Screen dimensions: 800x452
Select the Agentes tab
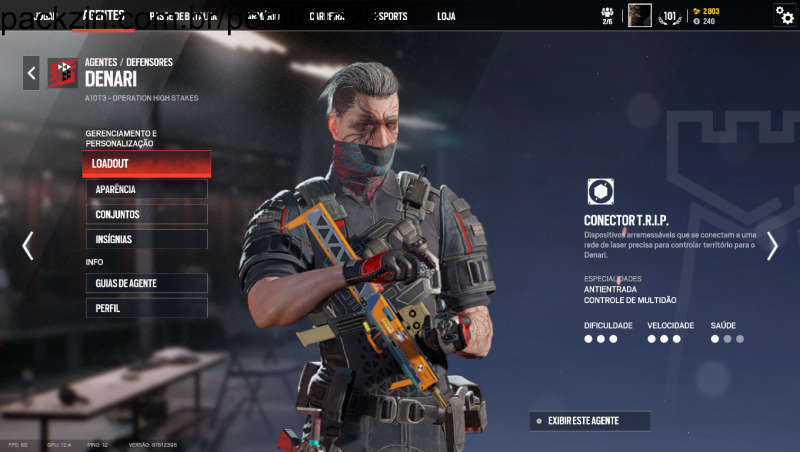pyautogui.click(x=104, y=16)
